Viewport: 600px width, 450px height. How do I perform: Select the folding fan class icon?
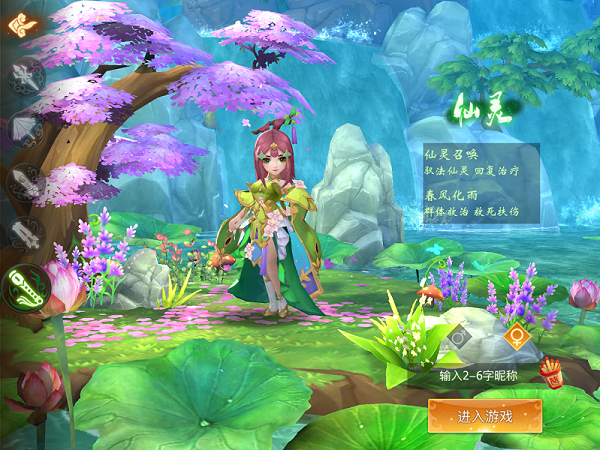[24, 129]
